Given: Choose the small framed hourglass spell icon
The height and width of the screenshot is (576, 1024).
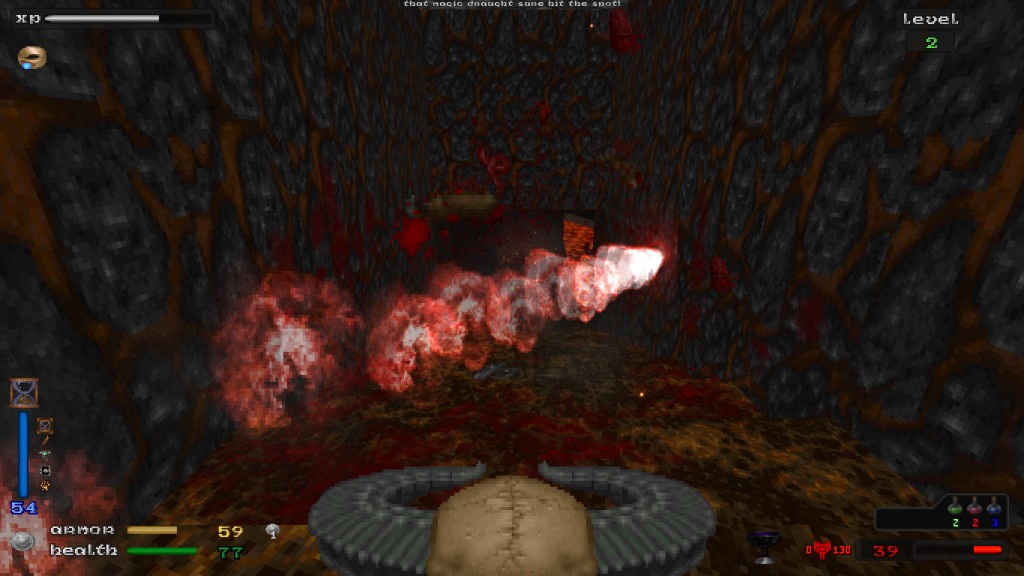Looking at the screenshot, I should point(45,427).
